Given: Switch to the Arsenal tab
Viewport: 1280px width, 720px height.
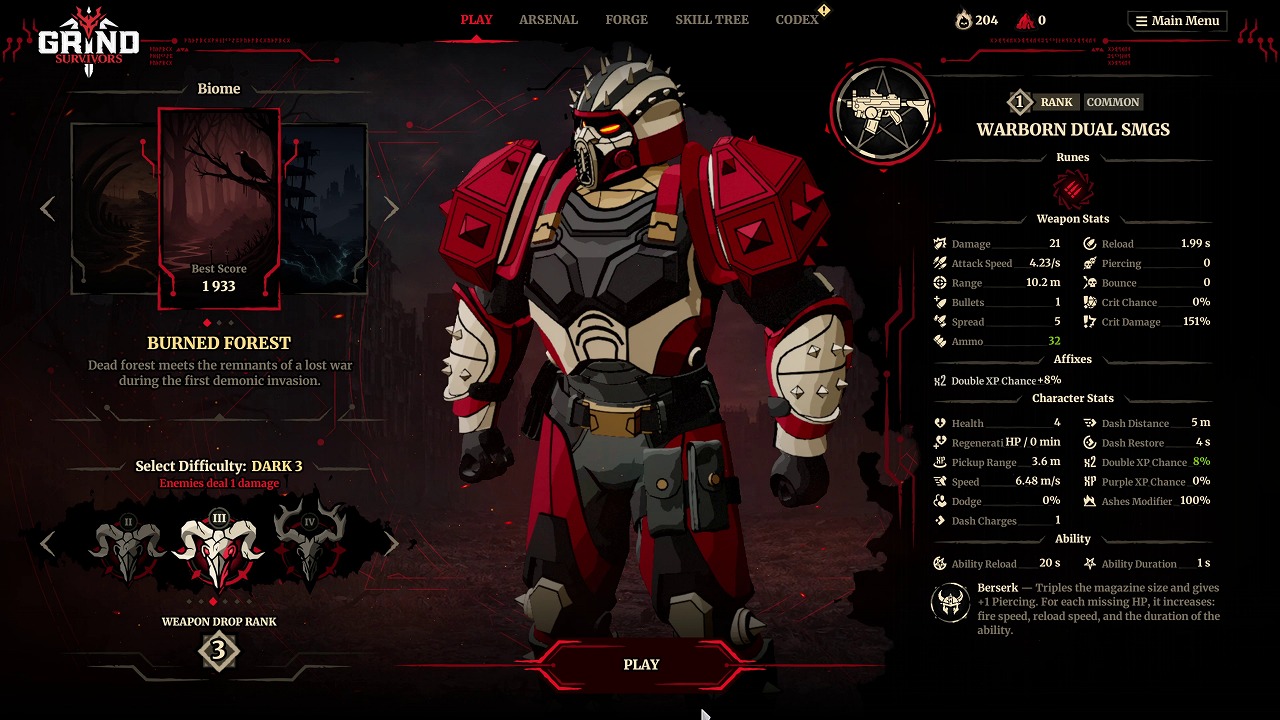Looking at the screenshot, I should (x=548, y=20).
